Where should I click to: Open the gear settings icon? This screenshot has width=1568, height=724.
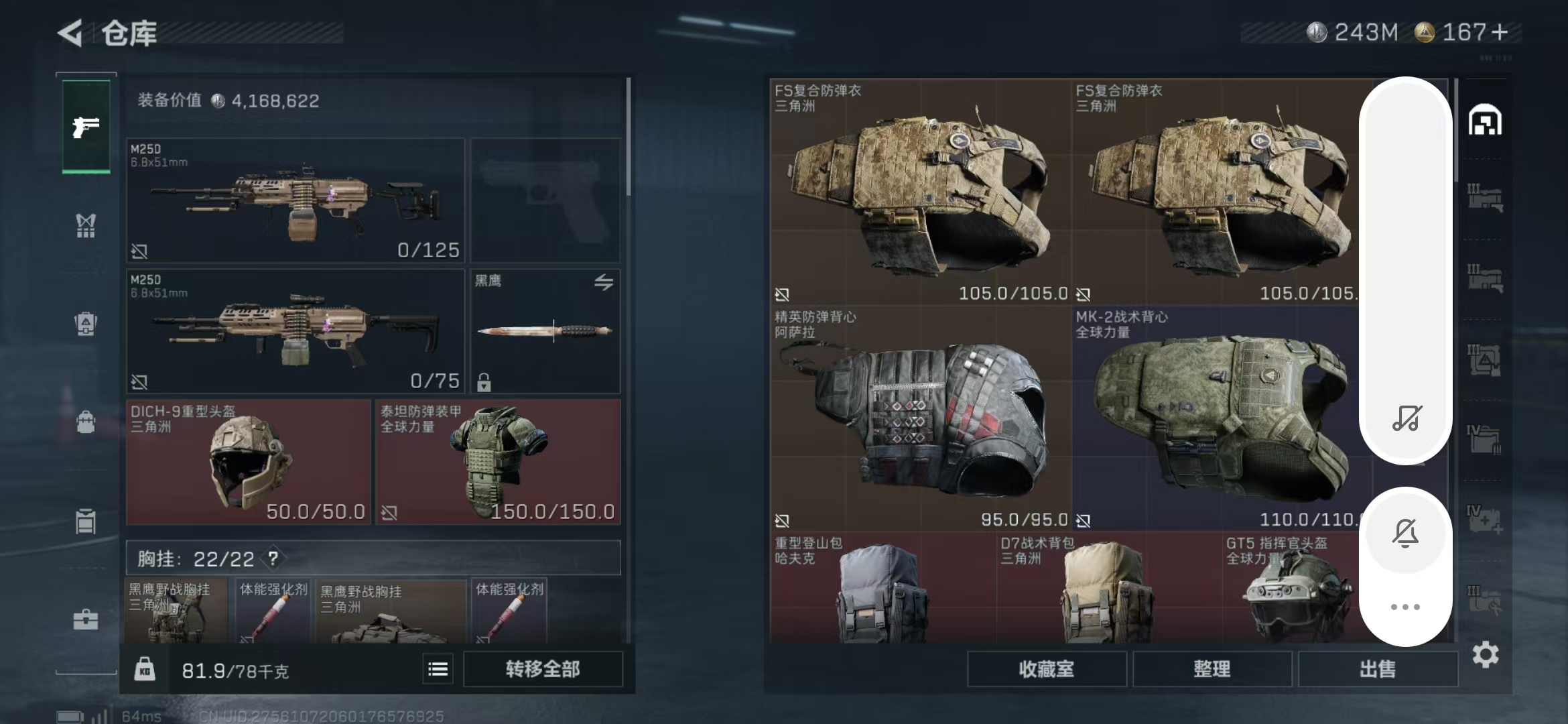(1485, 655)
